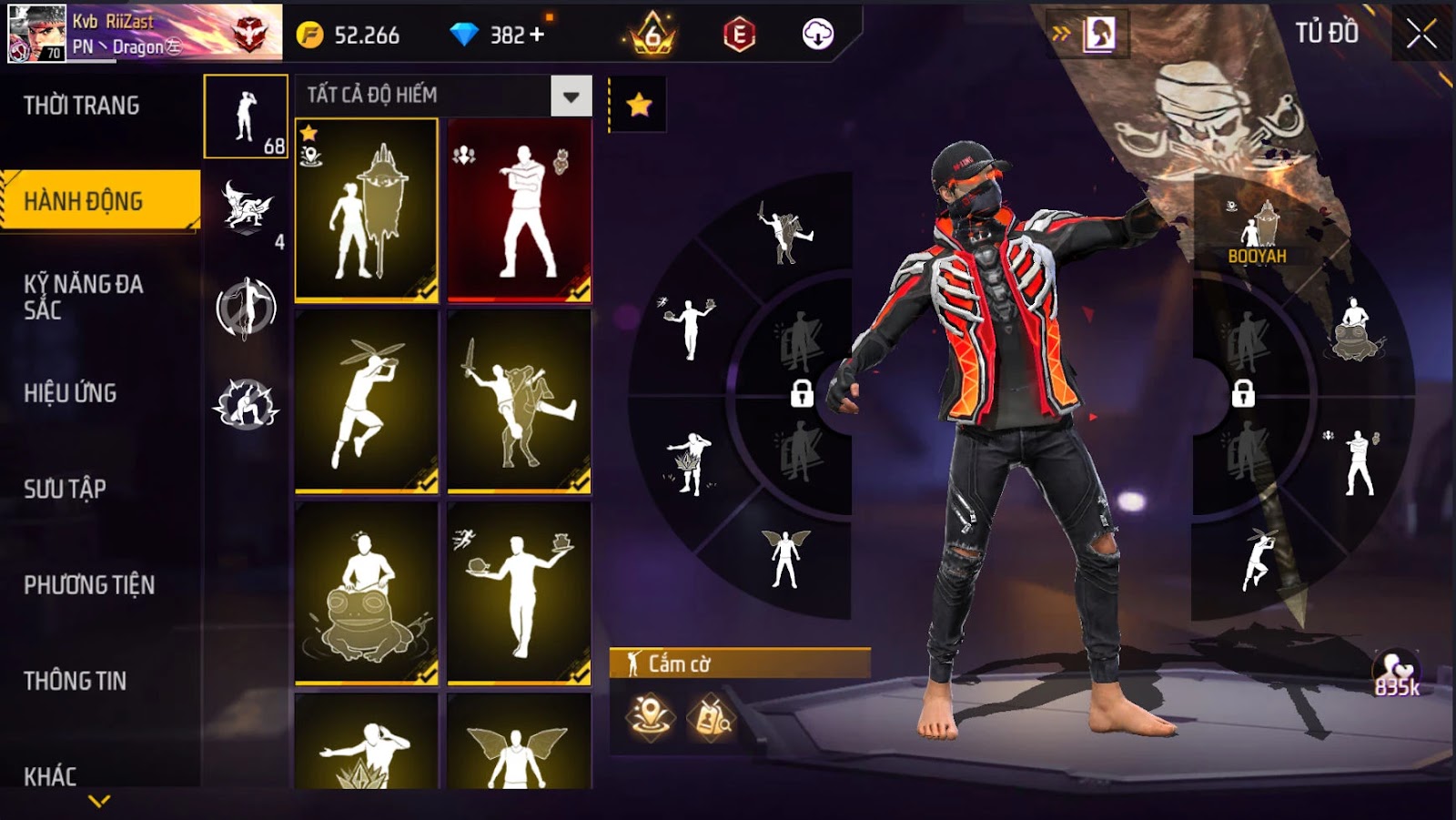Image resolution: width=1456 pixels, height=820 pixels.
Task: Go to the Sưu Tập tab
Action: point(65,489)
